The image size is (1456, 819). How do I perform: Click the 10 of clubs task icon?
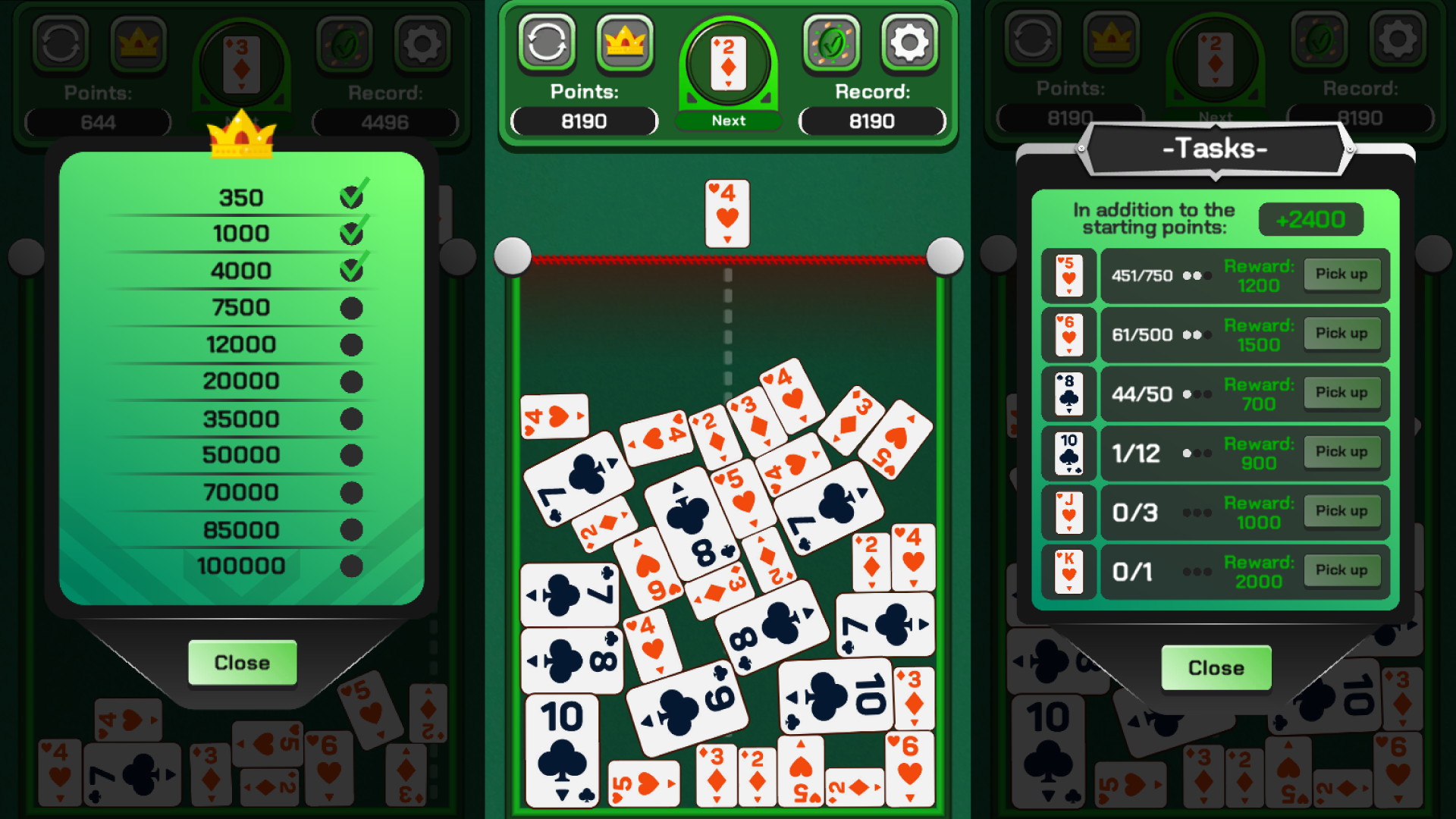pos(1068,453)
